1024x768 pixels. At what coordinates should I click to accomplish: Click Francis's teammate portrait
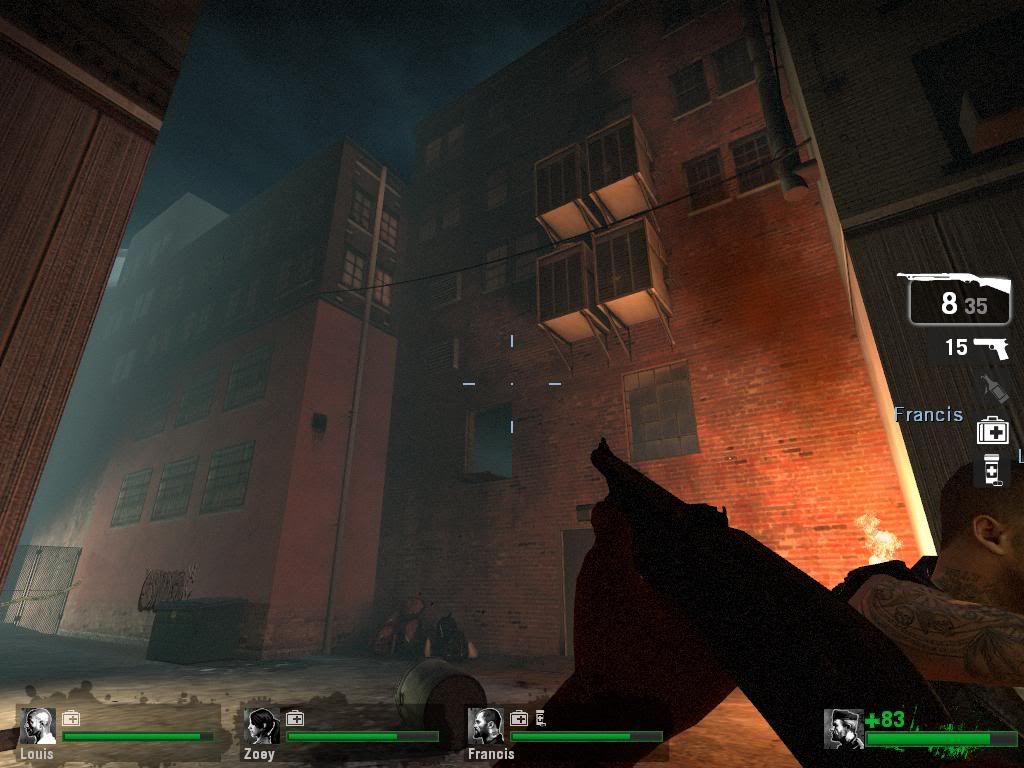[x=486, y=727]
